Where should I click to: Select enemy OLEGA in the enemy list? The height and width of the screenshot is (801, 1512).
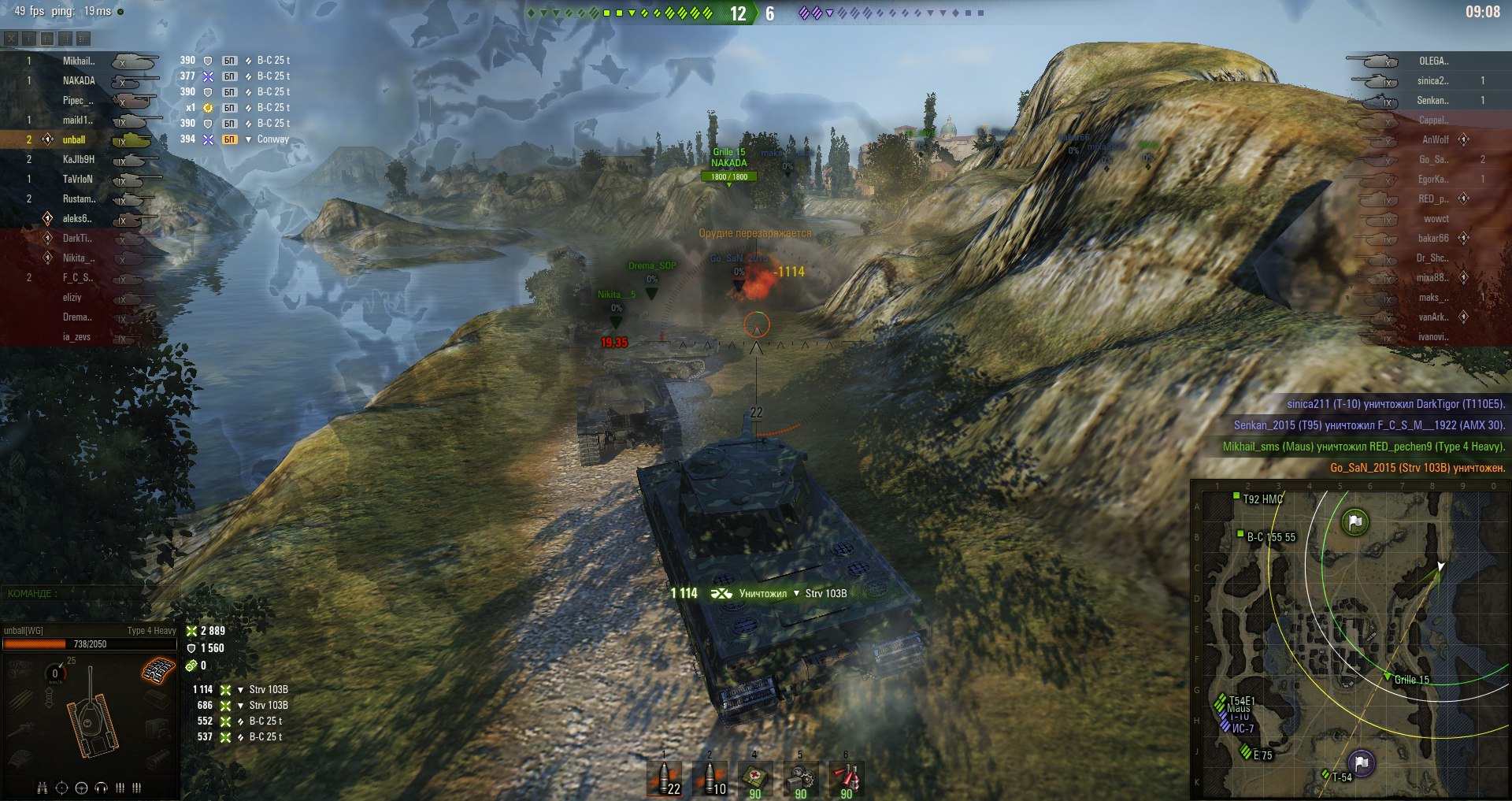coord(1433,61)
